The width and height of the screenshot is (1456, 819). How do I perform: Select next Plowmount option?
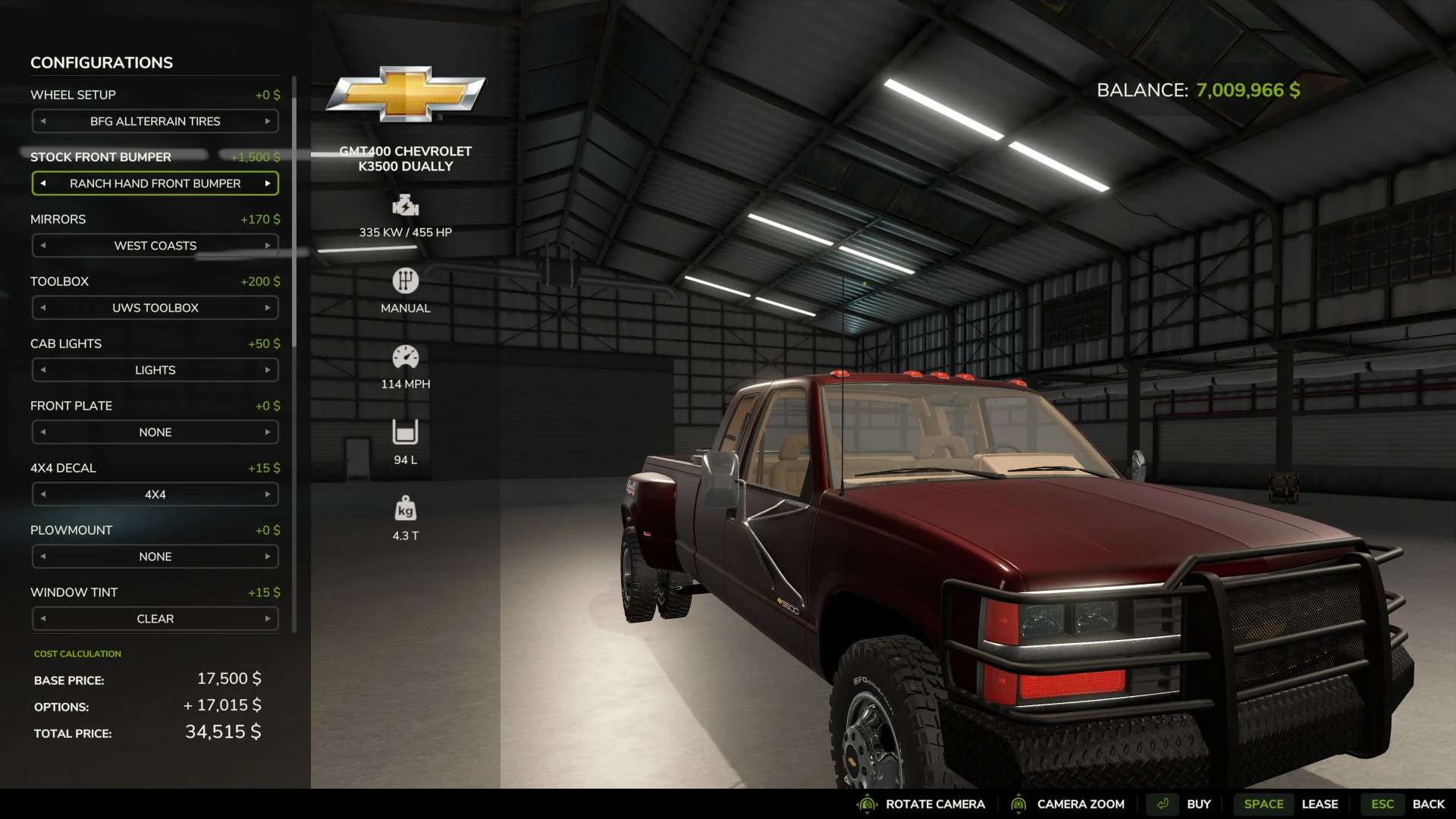pos(268,557)
